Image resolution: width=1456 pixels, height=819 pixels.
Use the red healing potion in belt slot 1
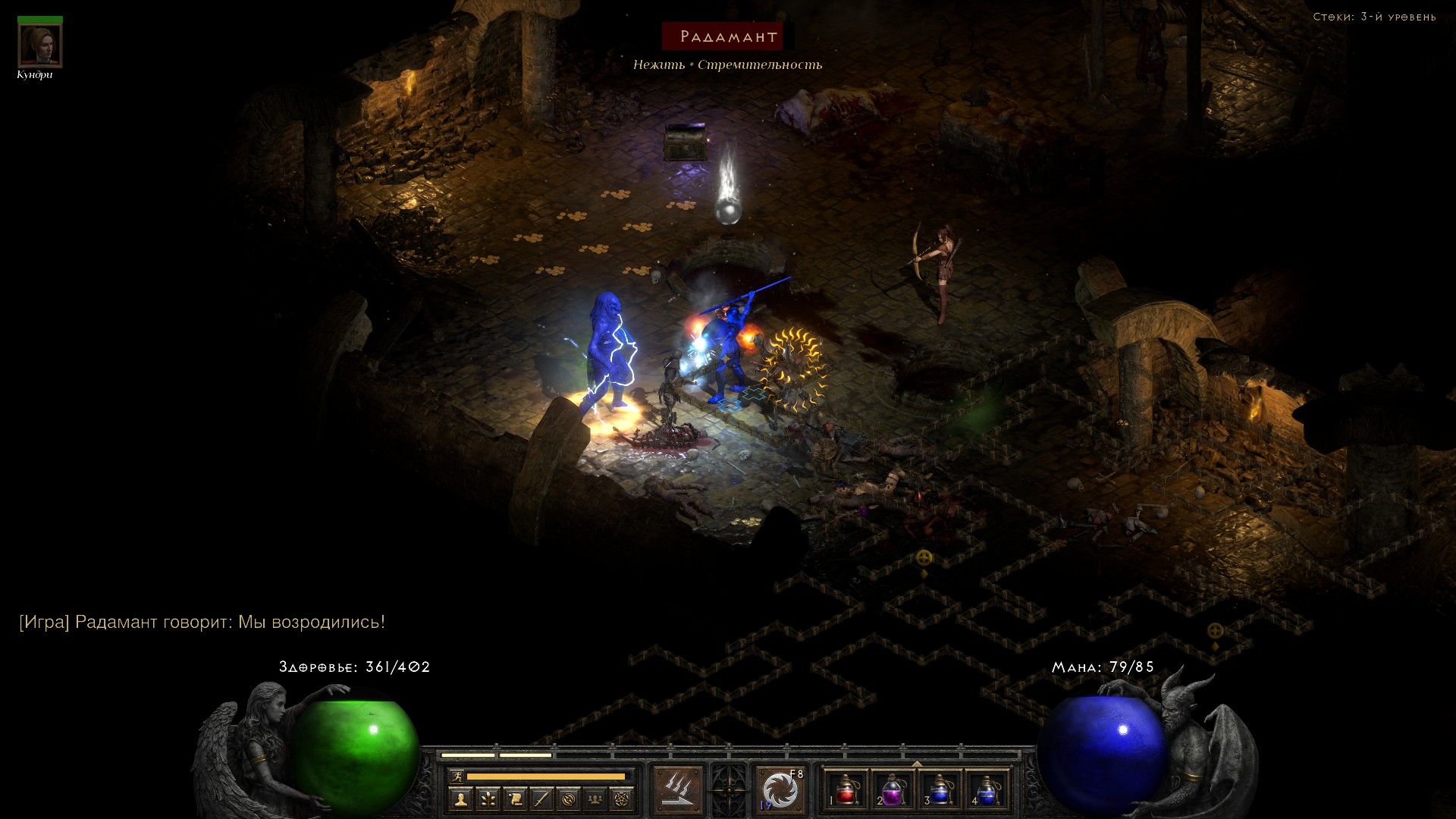[846, 790]
